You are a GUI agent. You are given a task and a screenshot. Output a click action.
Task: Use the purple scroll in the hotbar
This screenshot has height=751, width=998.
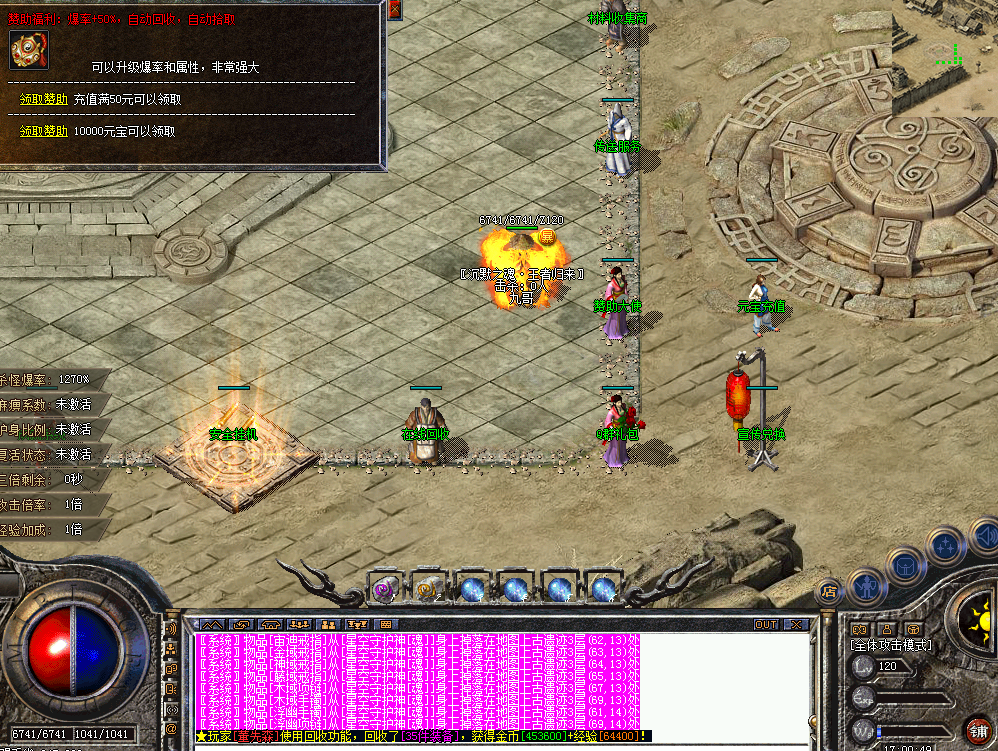coord(385,589)
